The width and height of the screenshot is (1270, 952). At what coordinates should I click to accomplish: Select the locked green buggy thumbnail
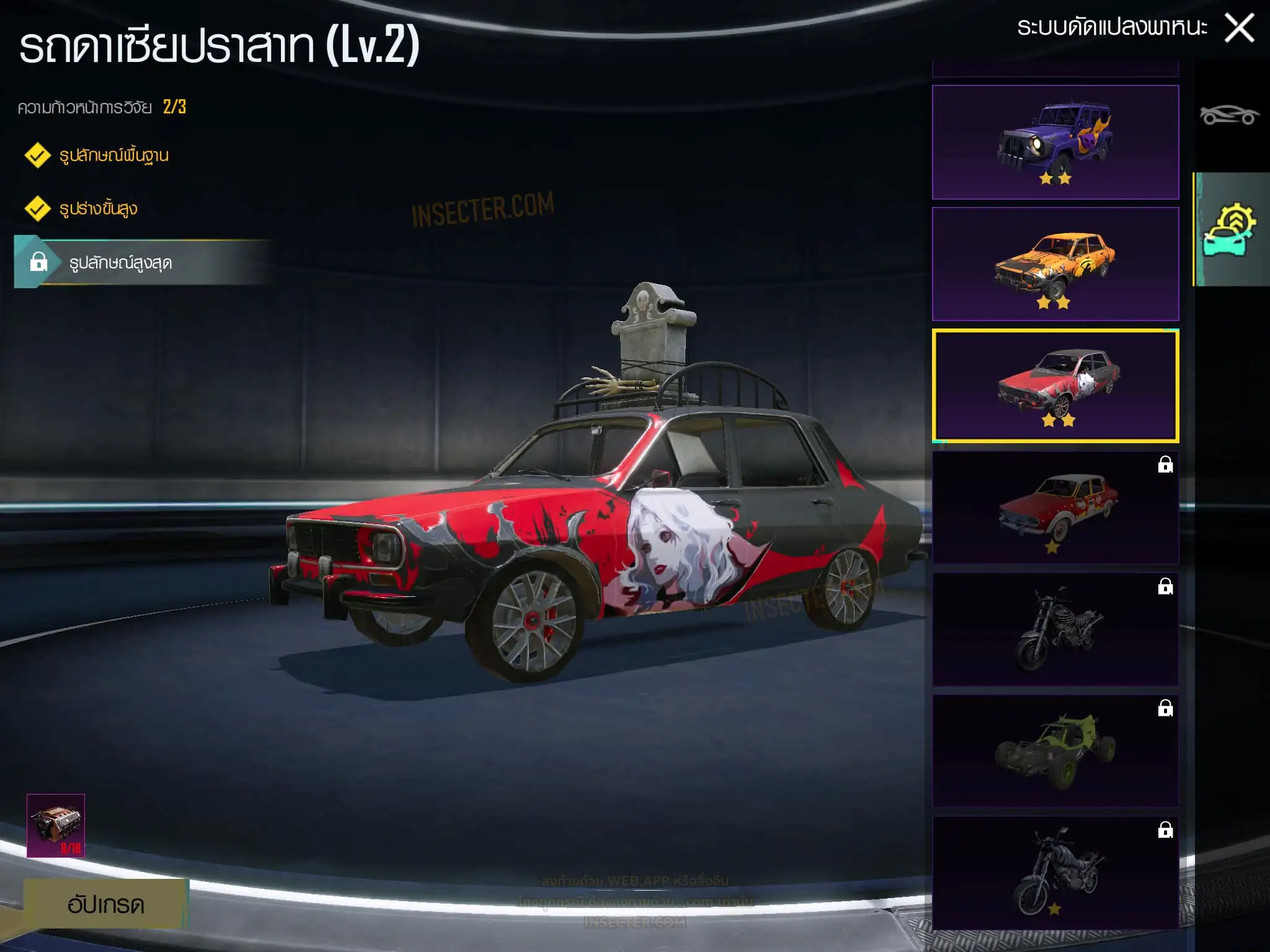[x=1055, y=751]
